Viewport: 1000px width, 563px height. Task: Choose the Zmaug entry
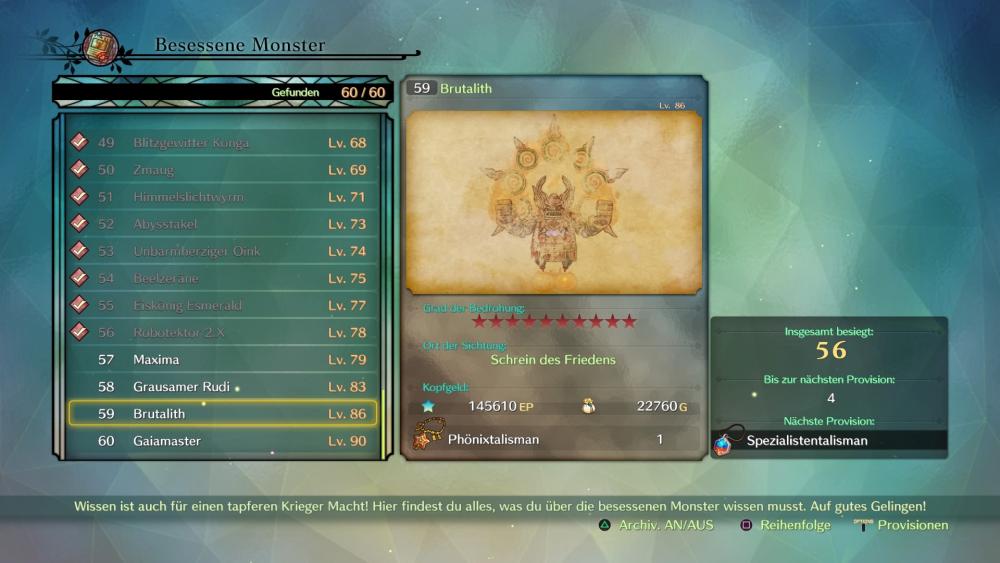(x=222, y=170)
